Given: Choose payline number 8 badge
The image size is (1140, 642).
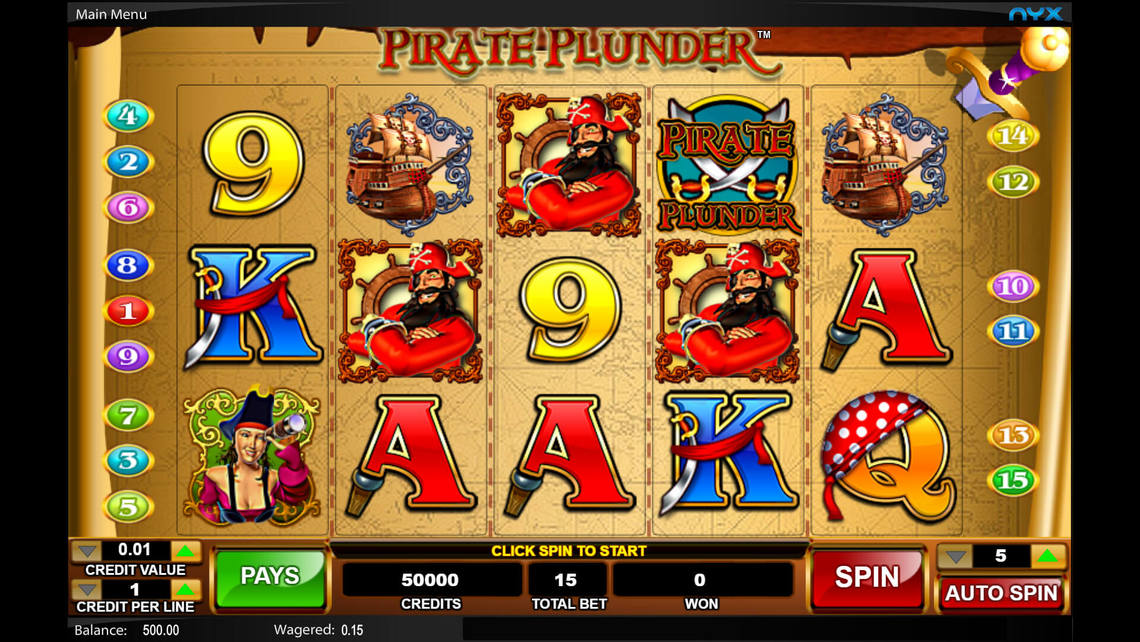Looking at the screenshot, I should (x=128, y=266).
